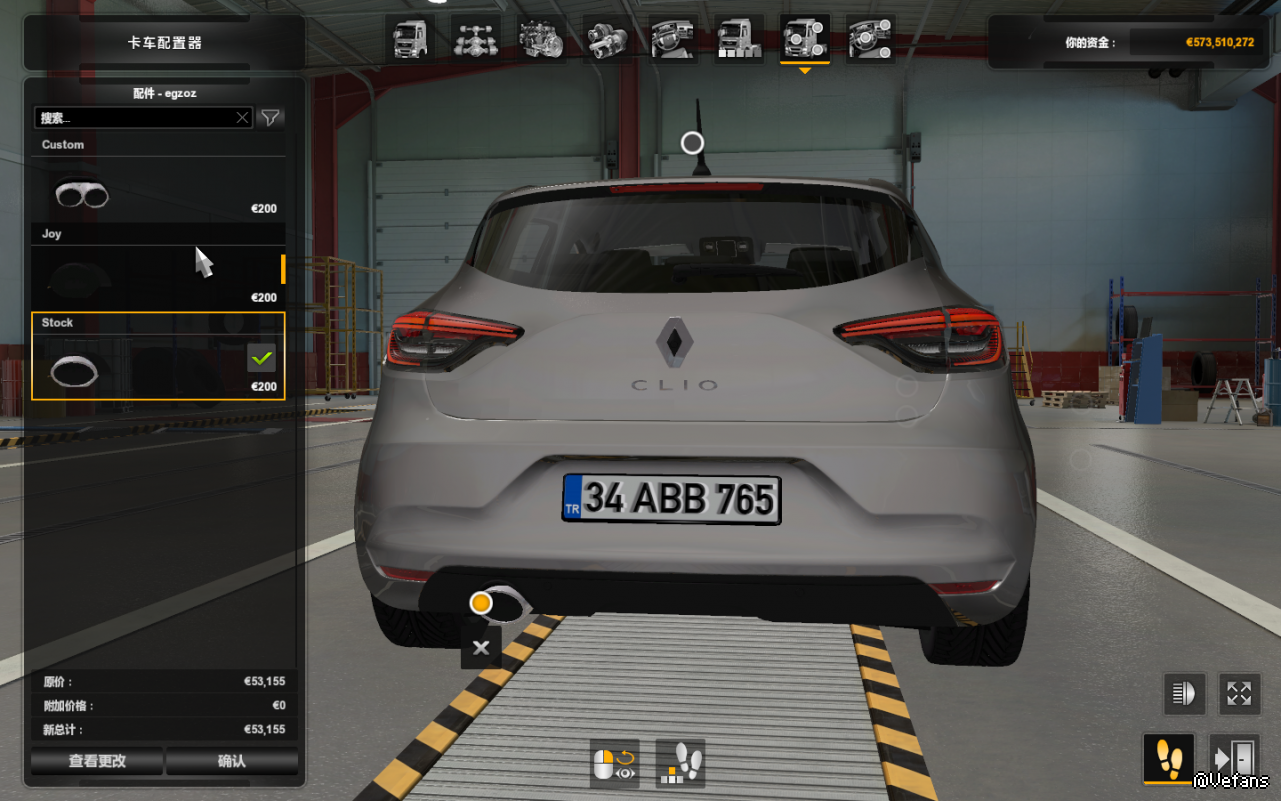The width and height of the screenshot is (1281, 801).
Task: Close the exhaust slot with X button
Action: [x=481, y=648]
